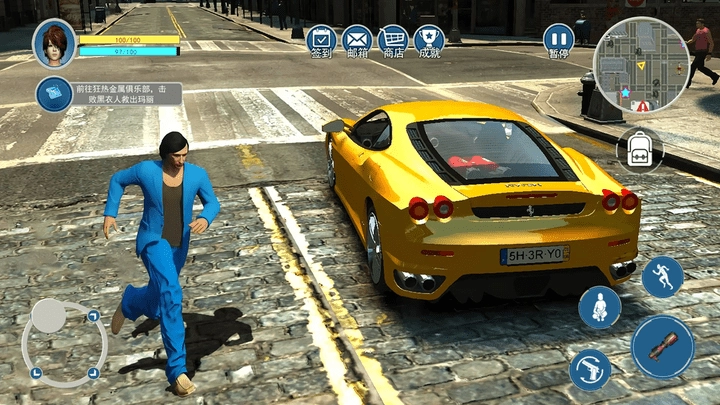Open the circular minimap
Image resolution: width=720 pixels, height=405 pixels.
[641, 63]
